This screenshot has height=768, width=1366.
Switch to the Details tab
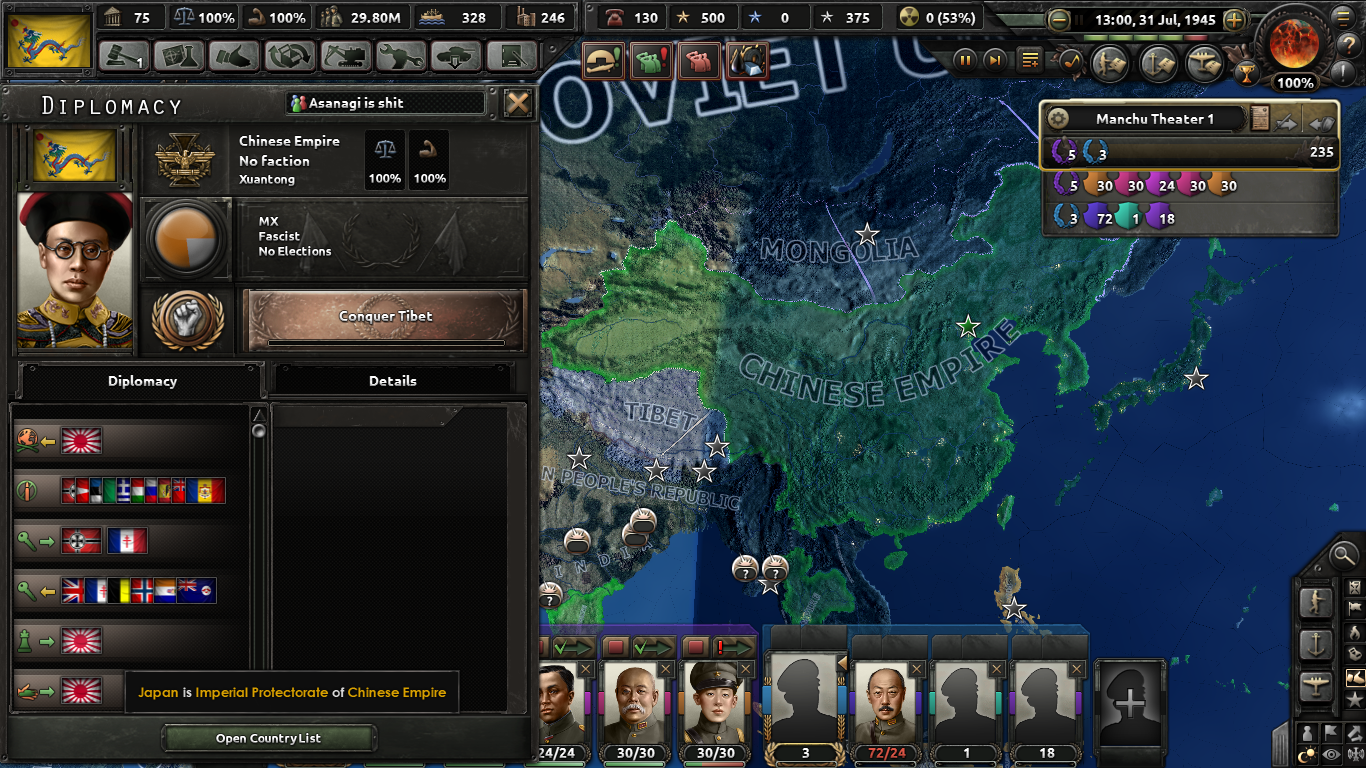click(x=393, y=381)
